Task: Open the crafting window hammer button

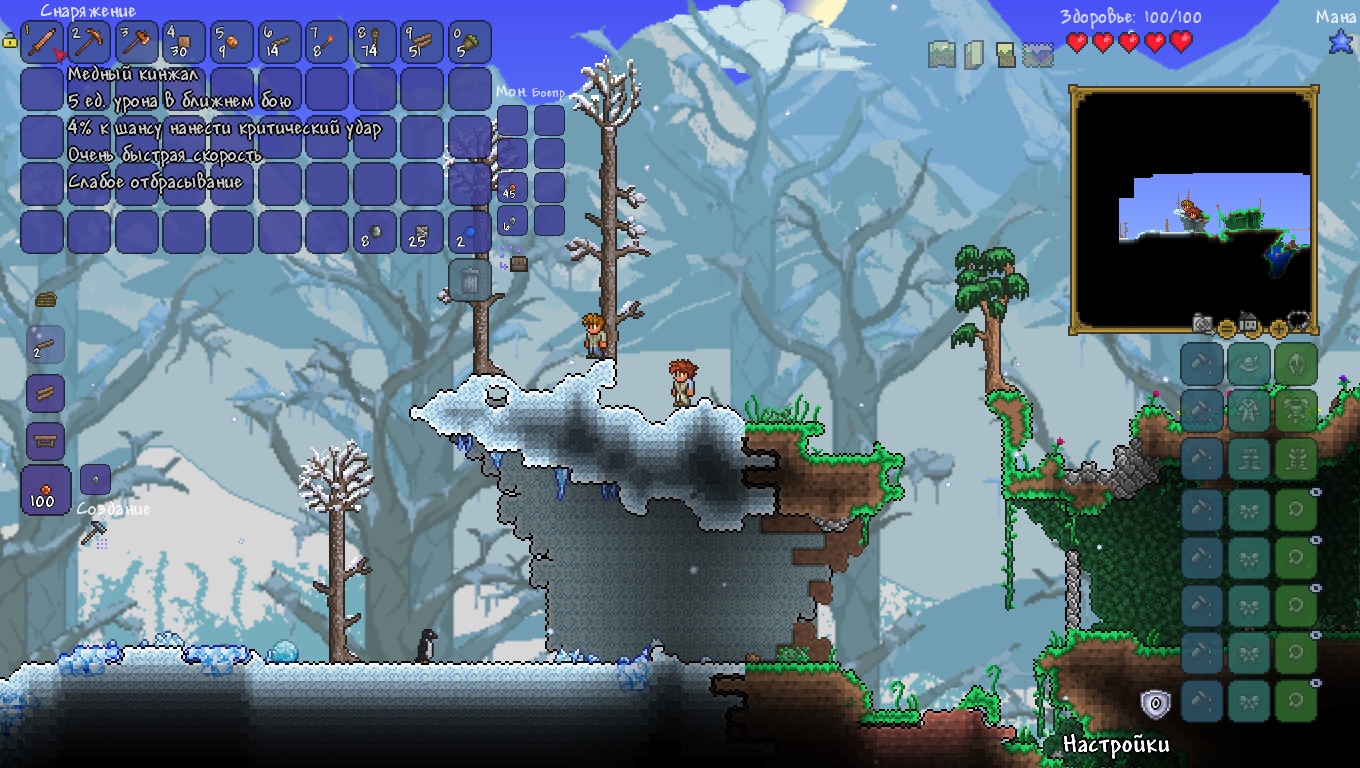Action: pyautogui.click(x=94, y=535)
